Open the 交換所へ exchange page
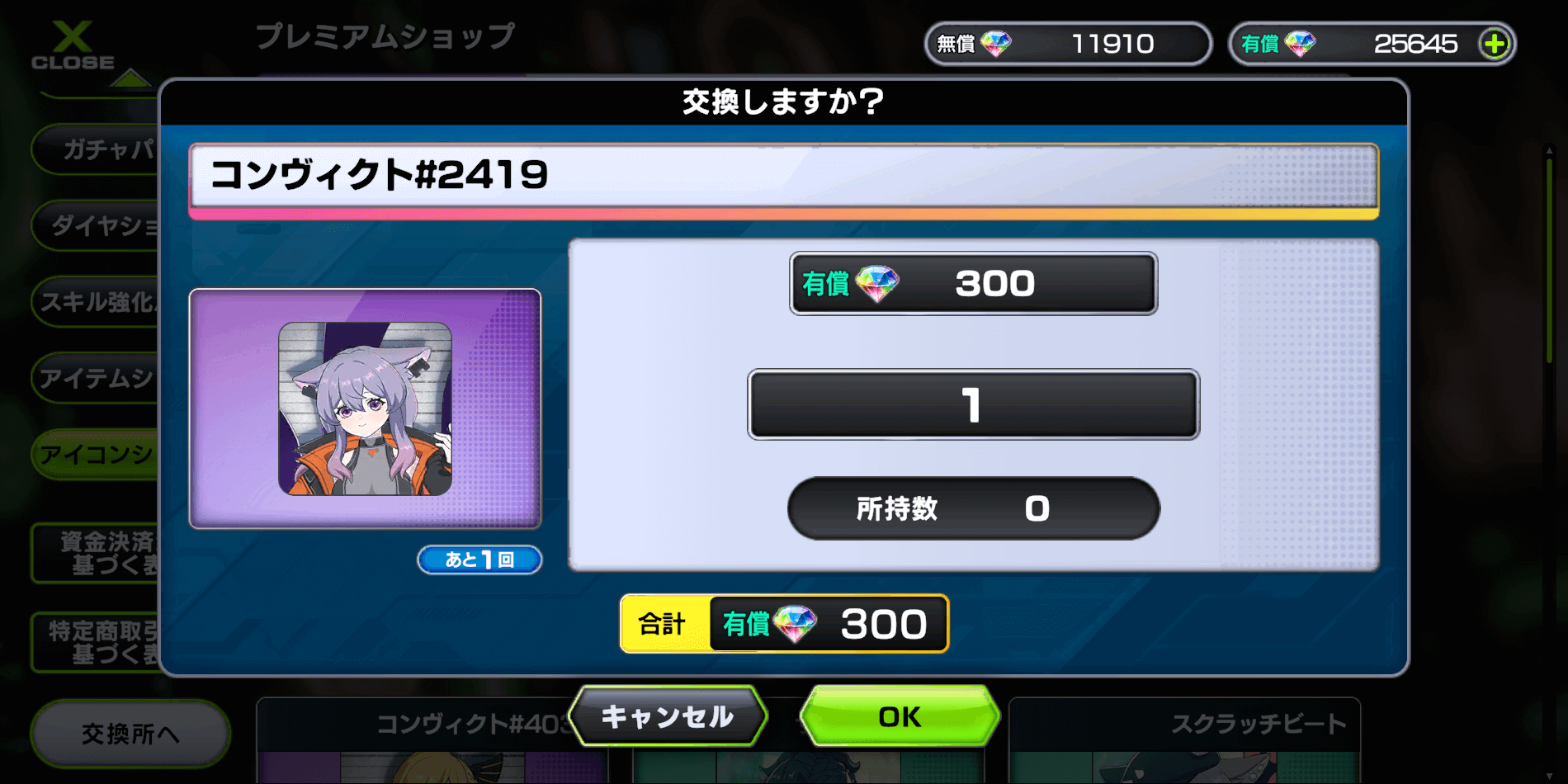Screen dimensions: 1568x784 point(129,731)
